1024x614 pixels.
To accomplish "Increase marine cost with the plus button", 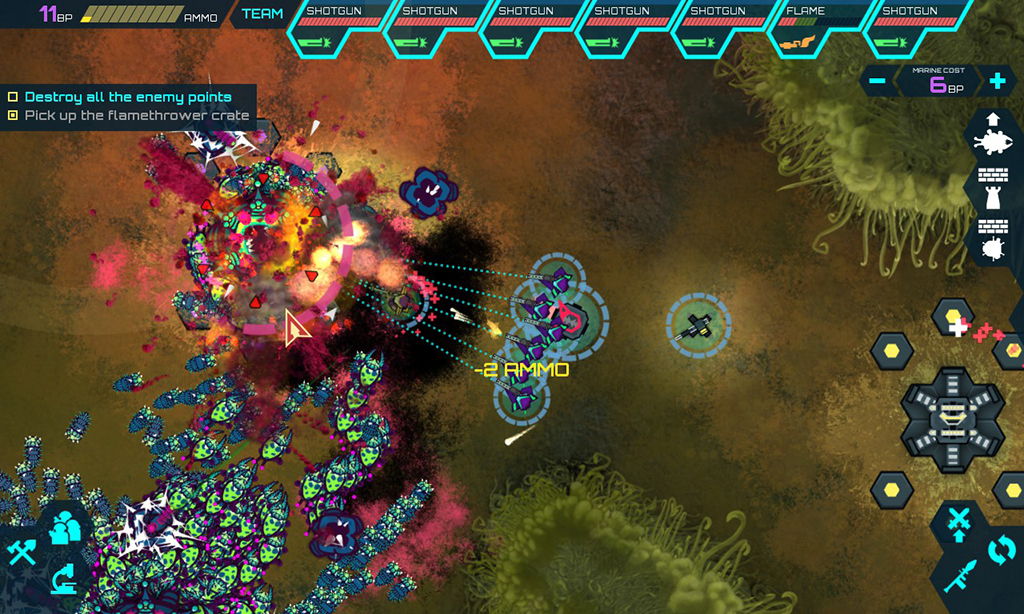I will pyautogui.click(x=996, y=82).
